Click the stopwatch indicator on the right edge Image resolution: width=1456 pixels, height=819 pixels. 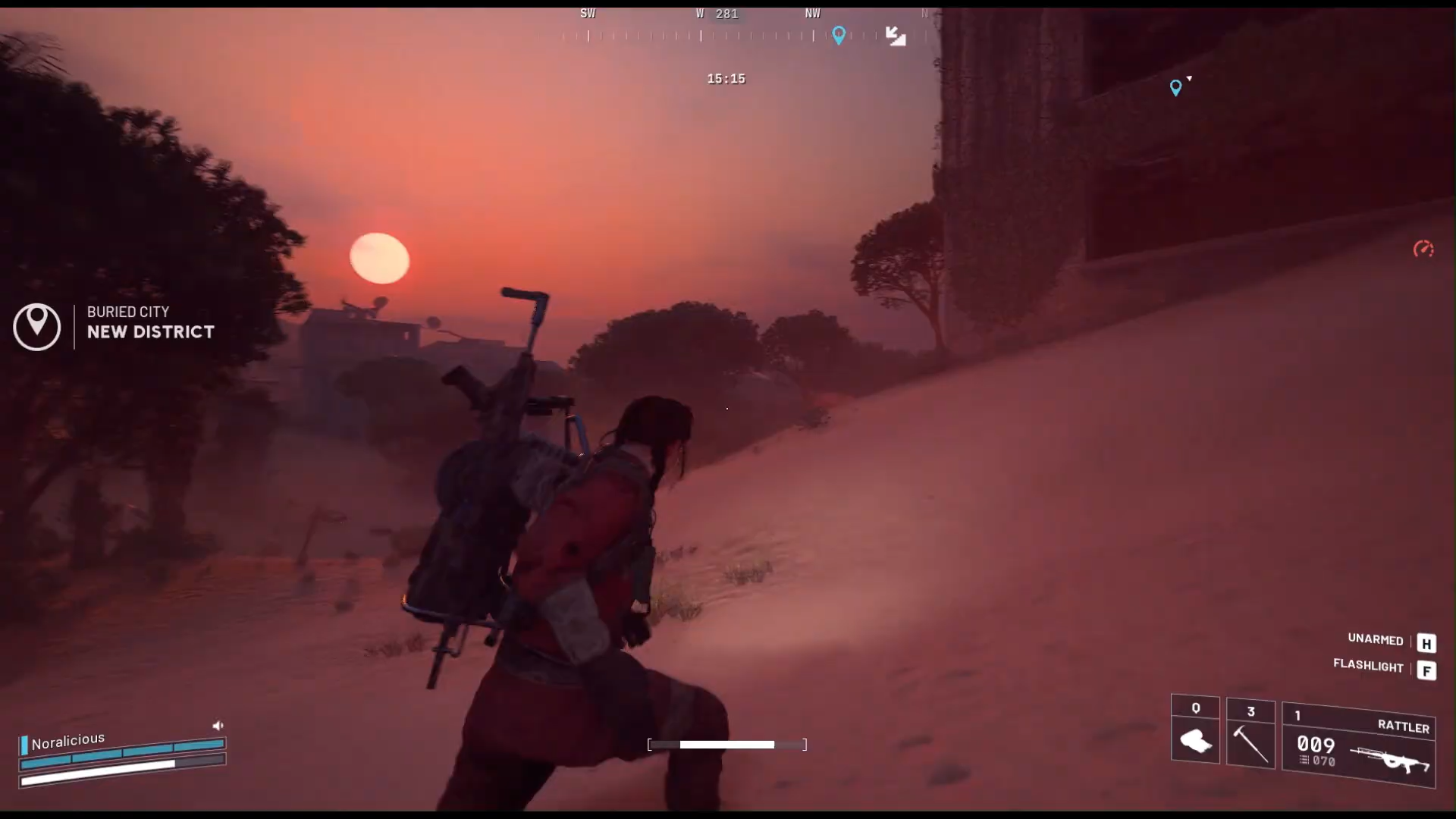(1424, 249)
